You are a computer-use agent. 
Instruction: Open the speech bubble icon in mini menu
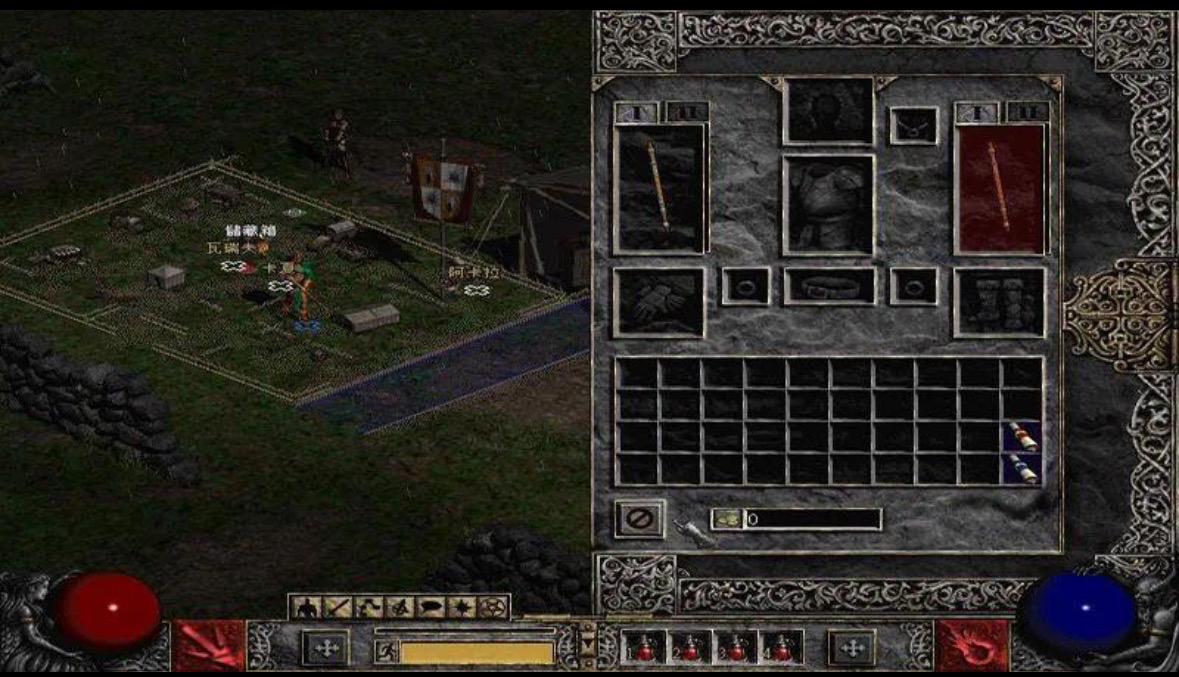click(430, 607)
